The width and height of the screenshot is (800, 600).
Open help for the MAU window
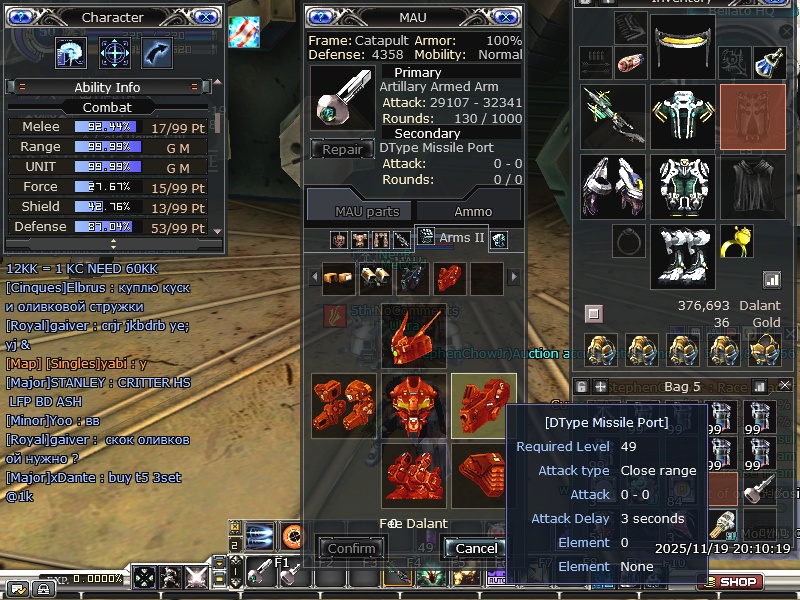(323, 17)
